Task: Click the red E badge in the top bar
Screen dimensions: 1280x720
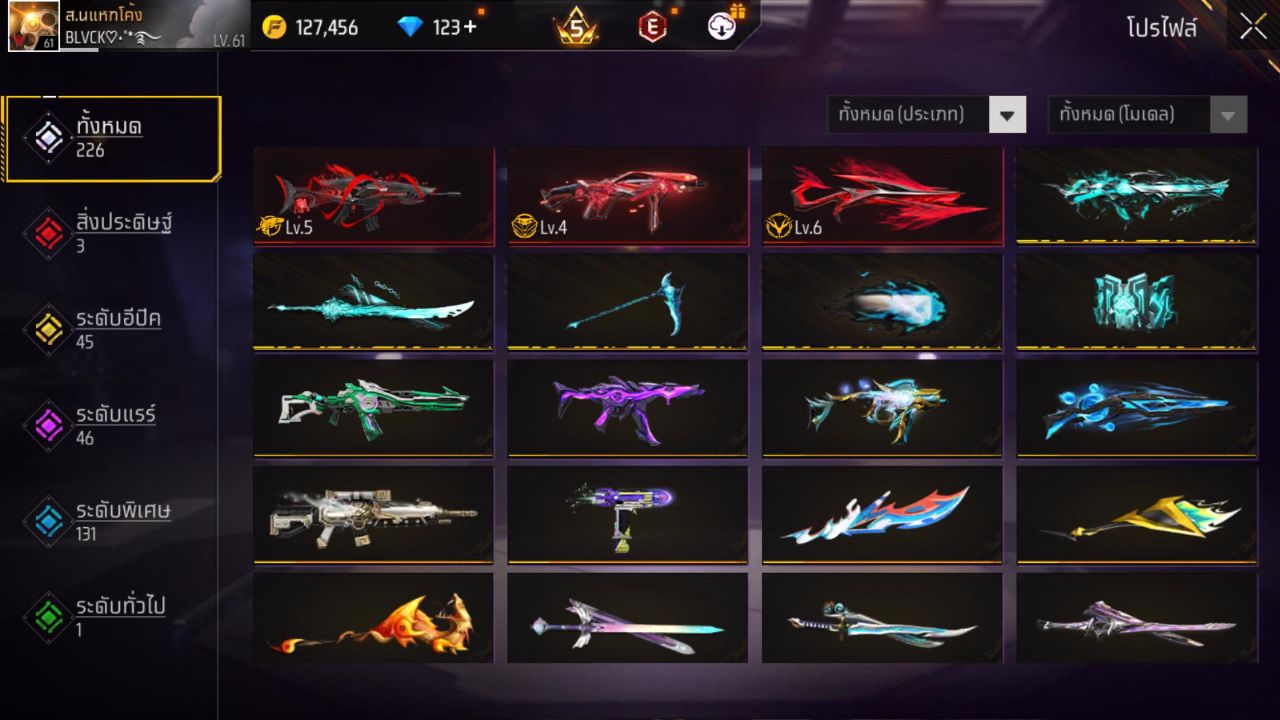Action: tap(651, 27)
